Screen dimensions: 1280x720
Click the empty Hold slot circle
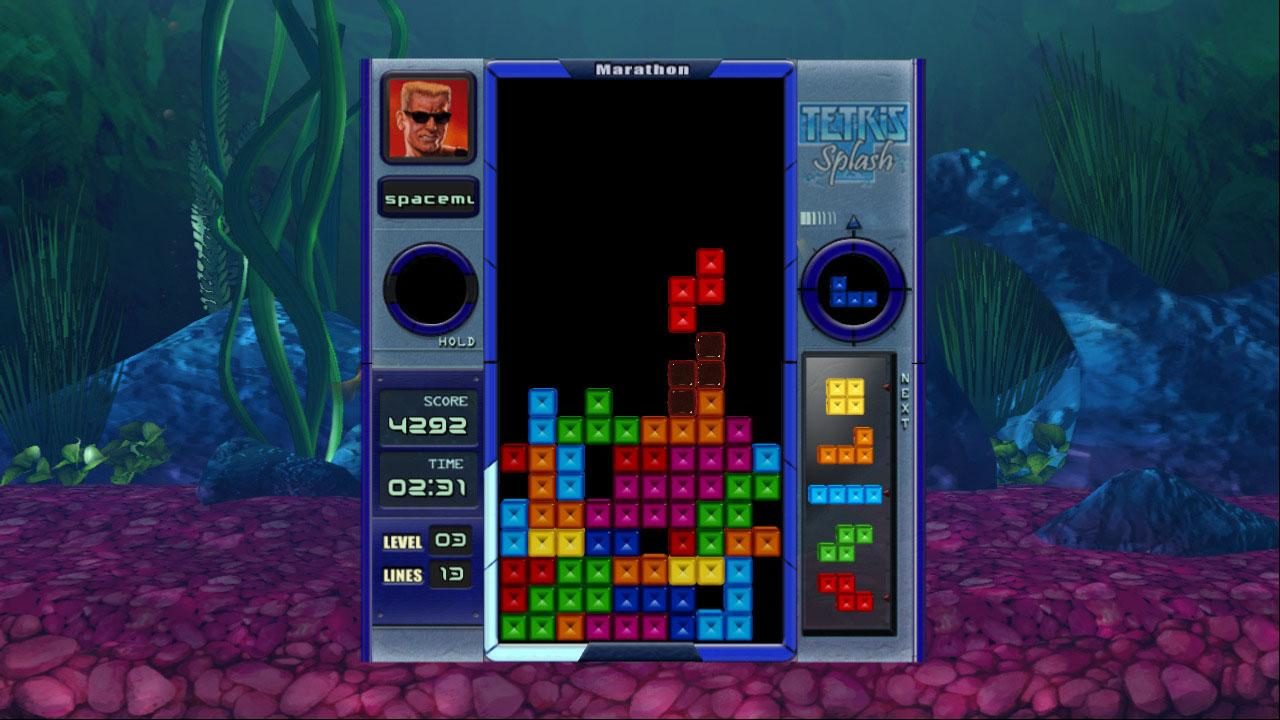coord(432,290)
